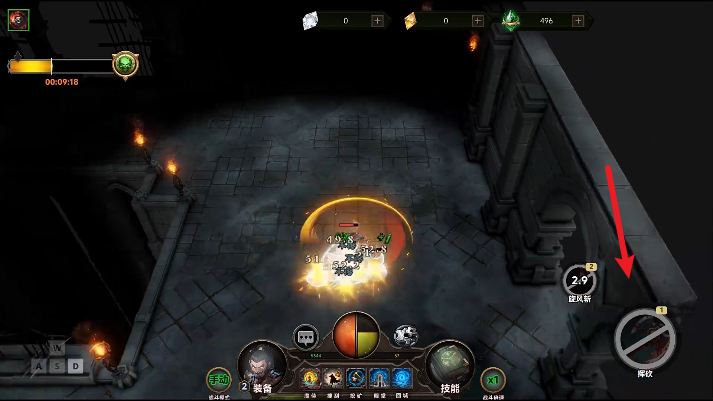The image size is (713, 401).
Task: Add more green gem currency
Action: click(x=575, y=20)
